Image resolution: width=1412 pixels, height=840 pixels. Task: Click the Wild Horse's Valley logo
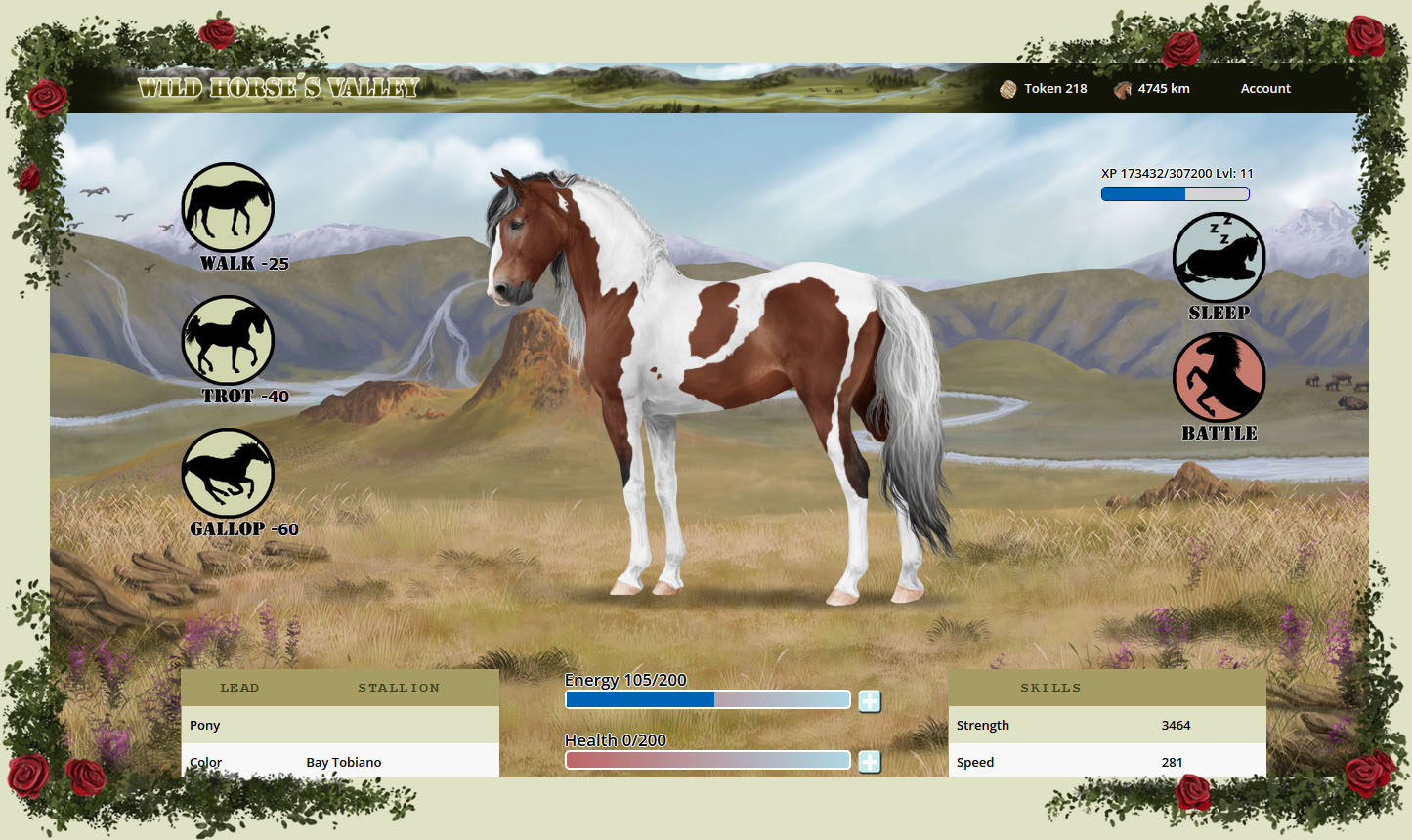278,87
